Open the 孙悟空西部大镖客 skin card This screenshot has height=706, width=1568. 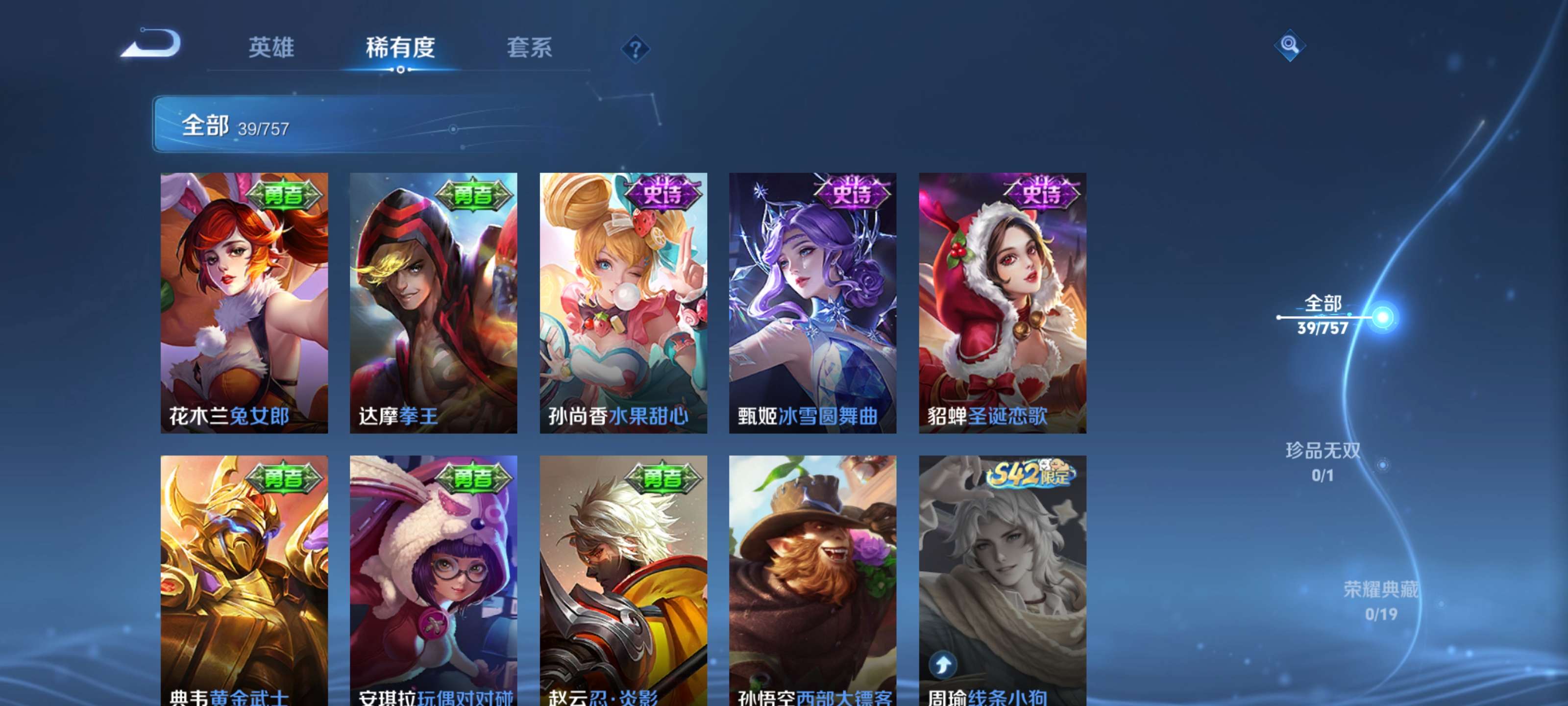coord(811,579)
